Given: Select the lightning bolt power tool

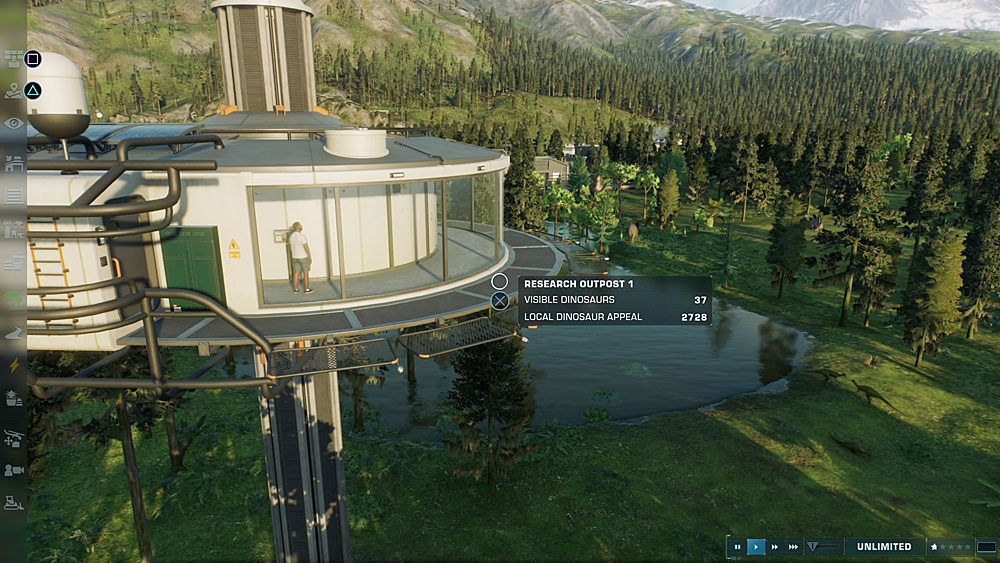Looking at the screenshot, I should point(14,366).
